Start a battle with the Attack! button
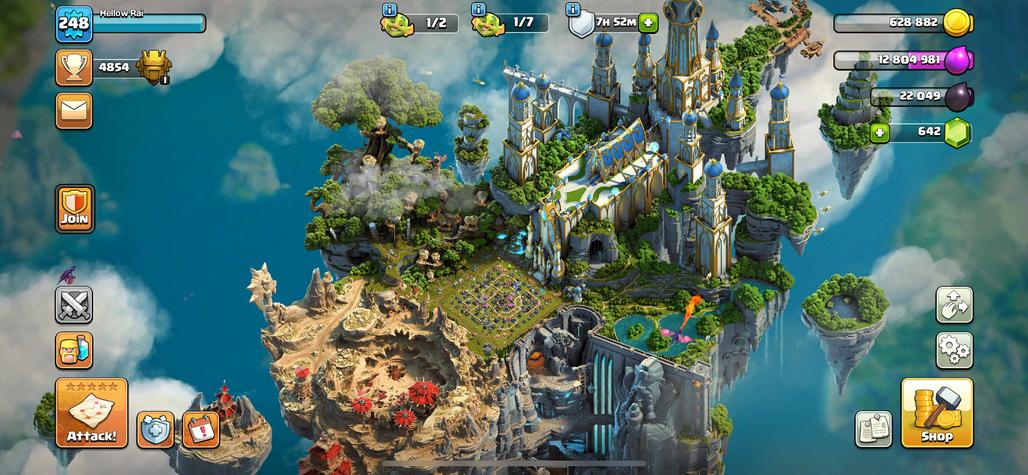The height and width of the screenshot is (475, 1028). pos(91,412)
